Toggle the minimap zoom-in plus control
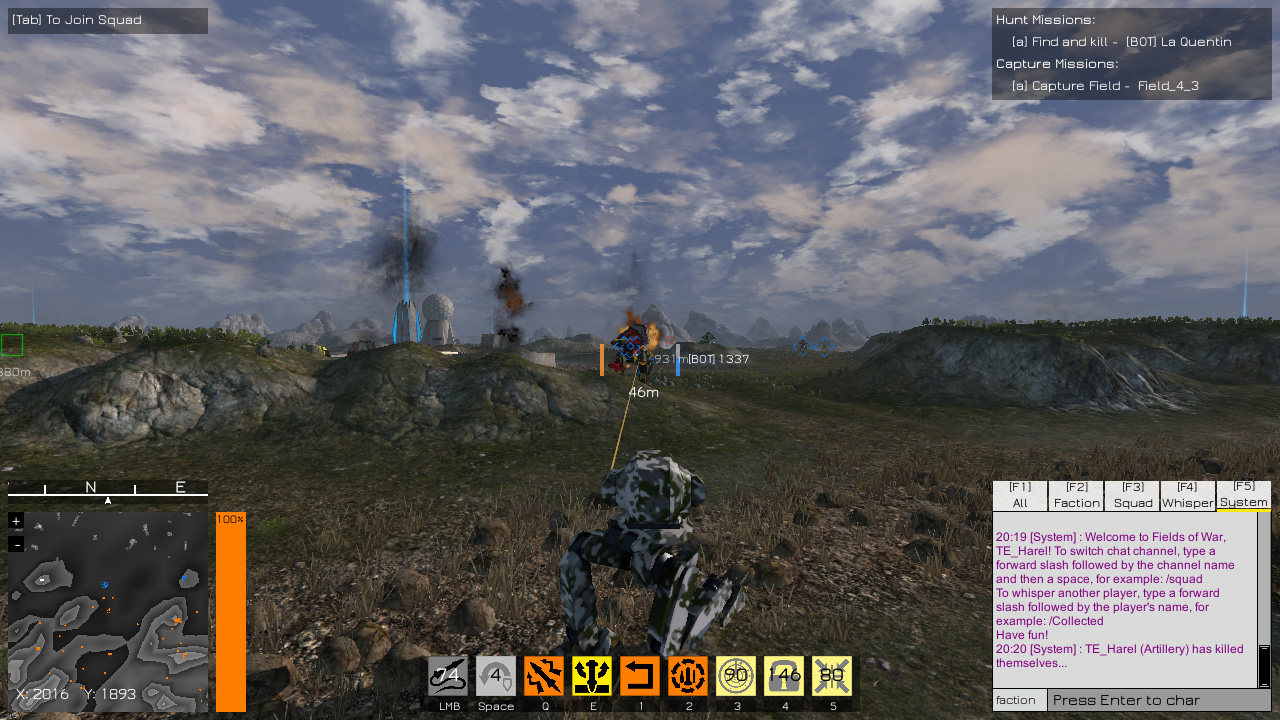 [x=15, y=521]
